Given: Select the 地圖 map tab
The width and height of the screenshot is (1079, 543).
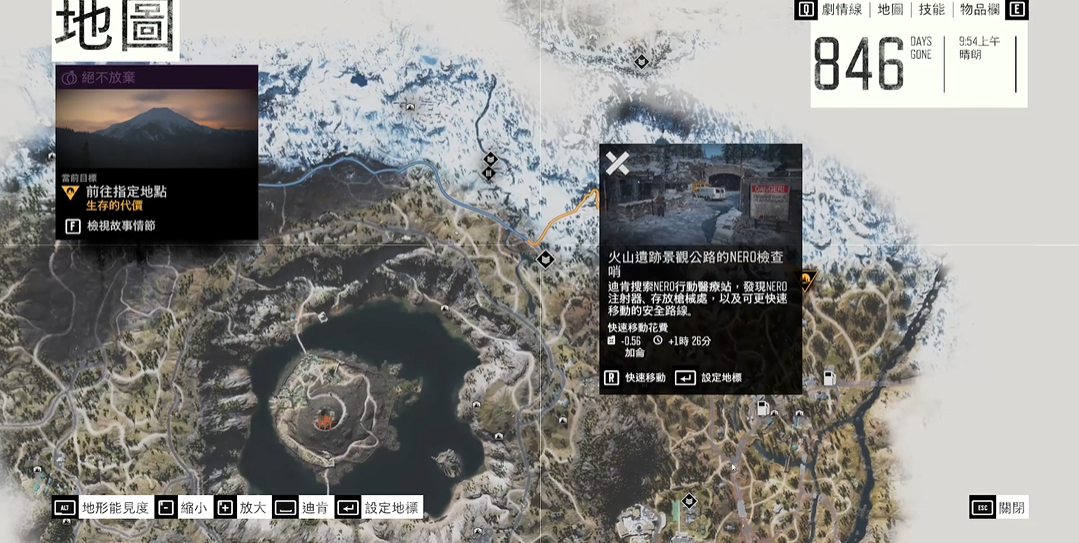Looking at the screenshot, I should 890,10.
